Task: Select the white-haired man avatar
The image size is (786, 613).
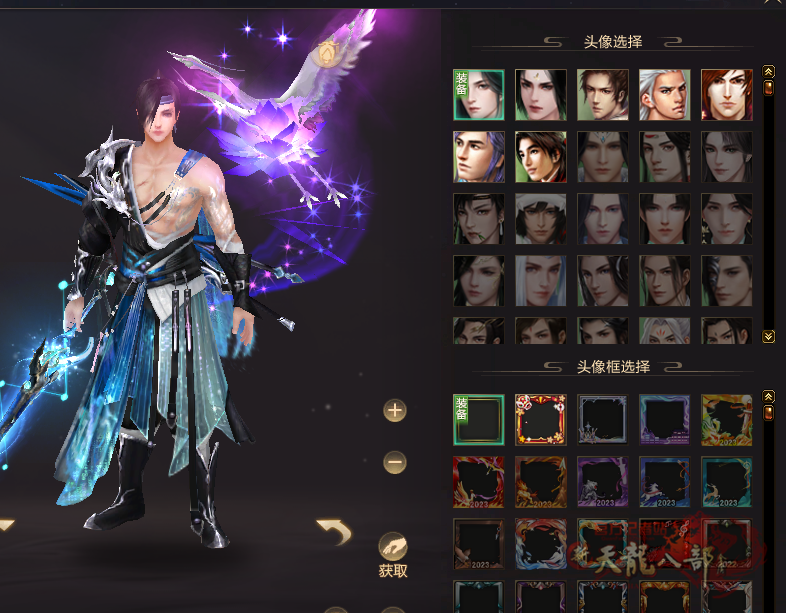Action: click(665, 94)
